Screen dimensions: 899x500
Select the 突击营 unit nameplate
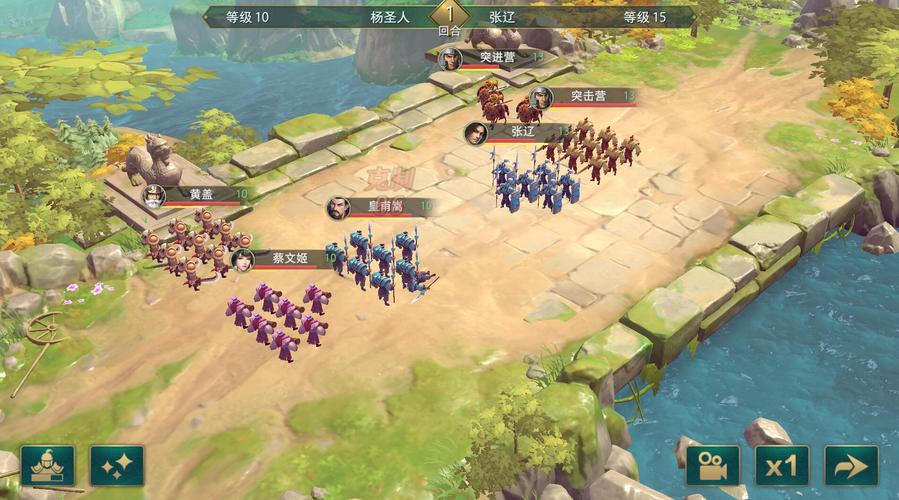(x=586, y=96)
